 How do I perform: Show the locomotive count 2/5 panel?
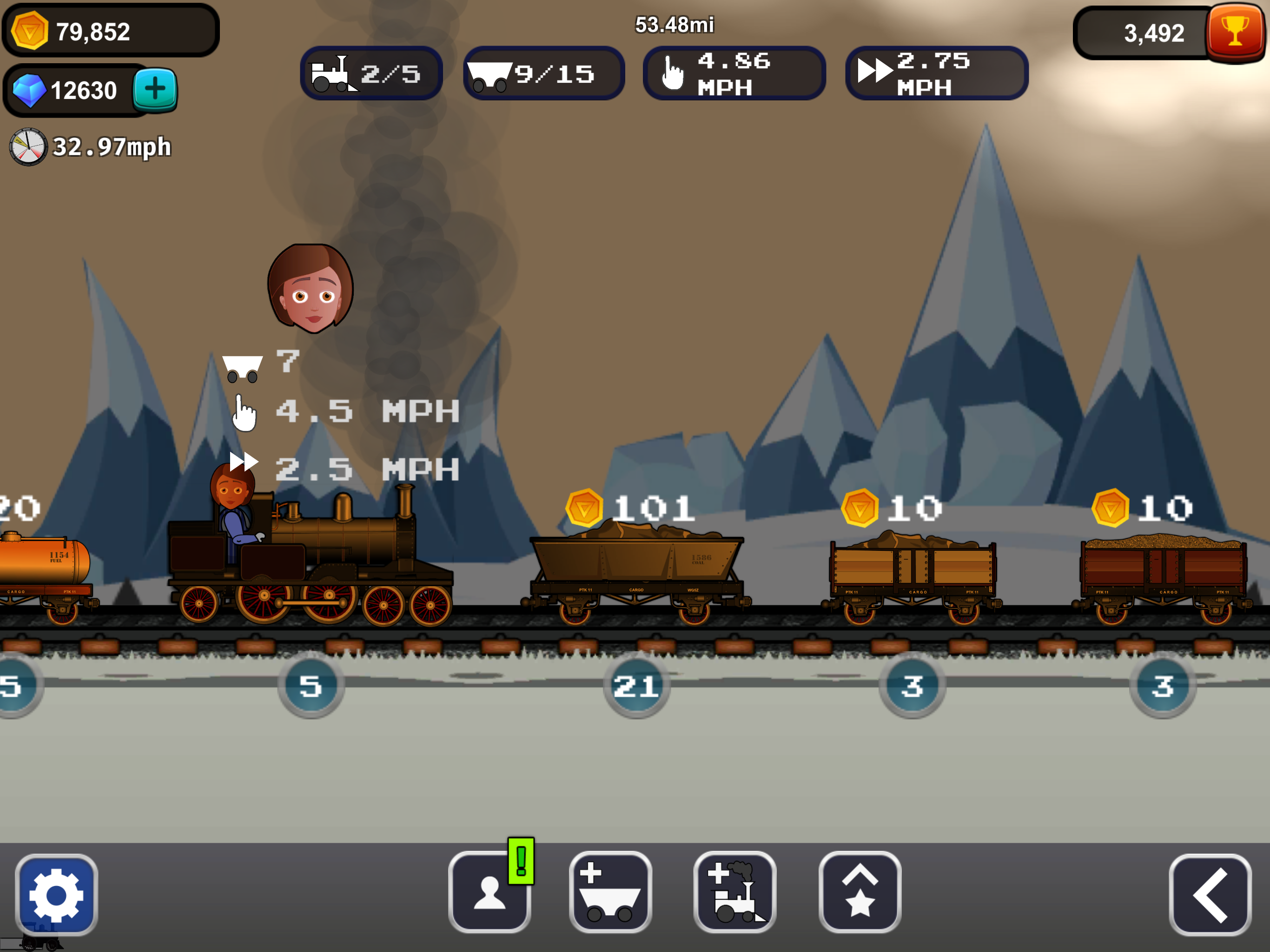tap(371, 73)
